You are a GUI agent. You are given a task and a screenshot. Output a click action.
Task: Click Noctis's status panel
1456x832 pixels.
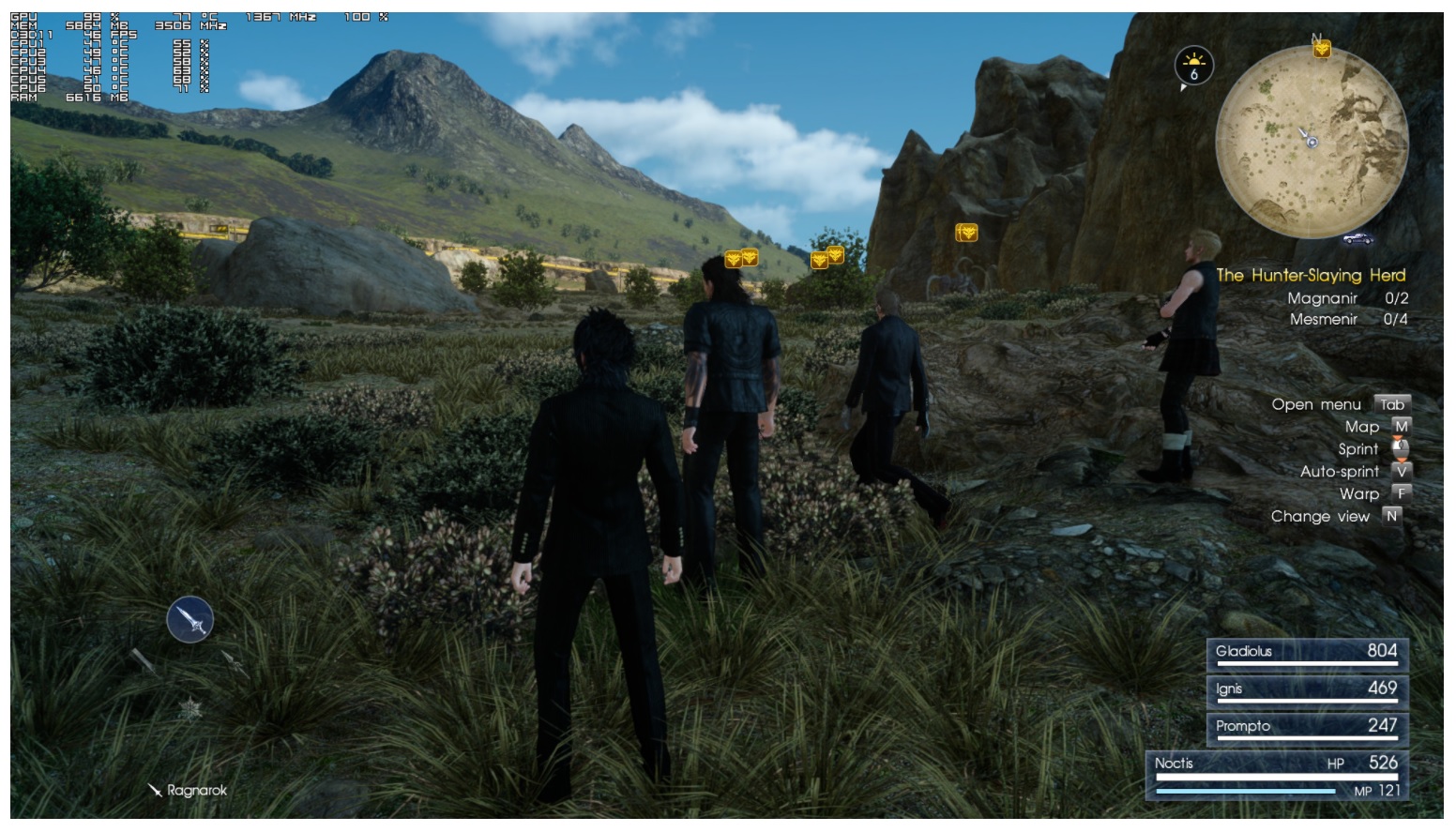point(1278,776)
